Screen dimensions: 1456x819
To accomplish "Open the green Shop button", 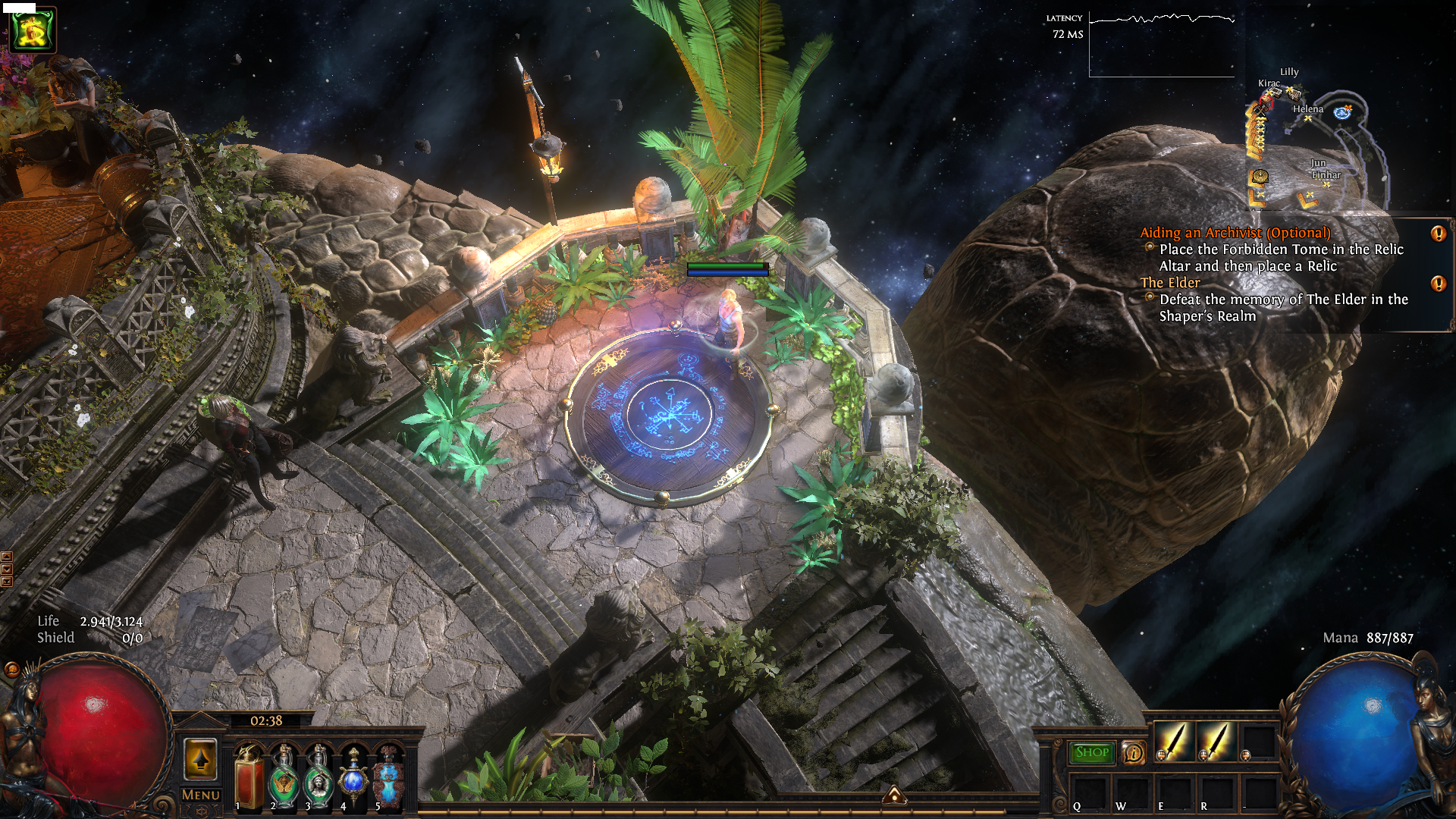I will [x=1092, y=752].
